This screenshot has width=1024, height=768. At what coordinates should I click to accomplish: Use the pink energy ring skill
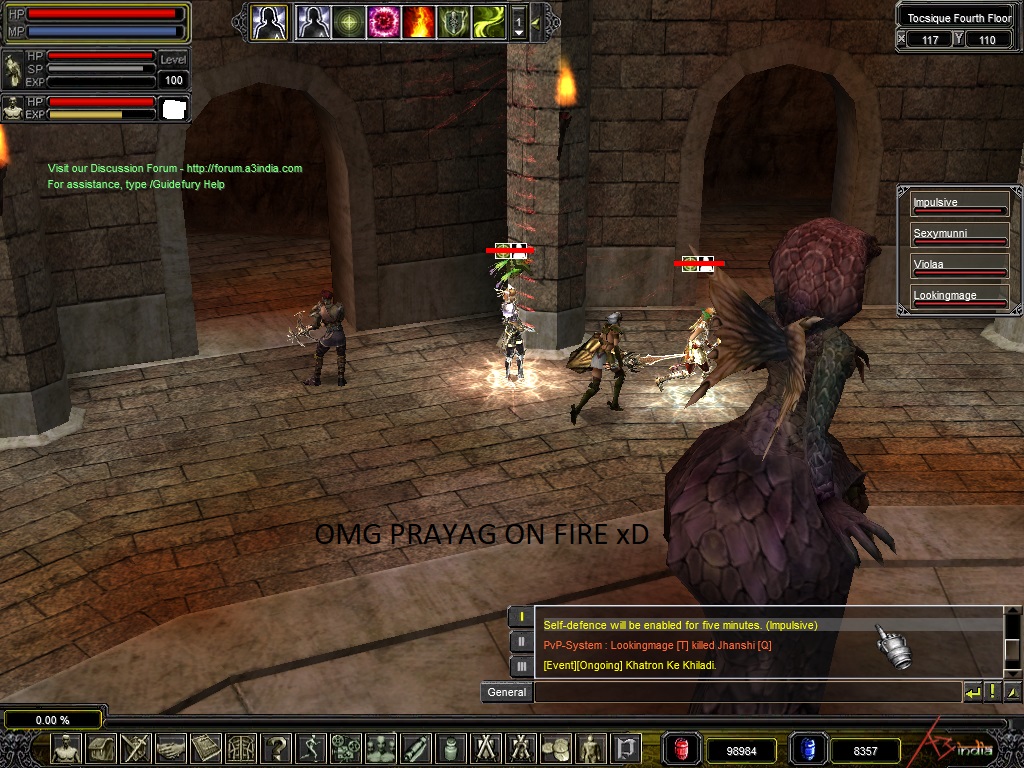(384, 21)
